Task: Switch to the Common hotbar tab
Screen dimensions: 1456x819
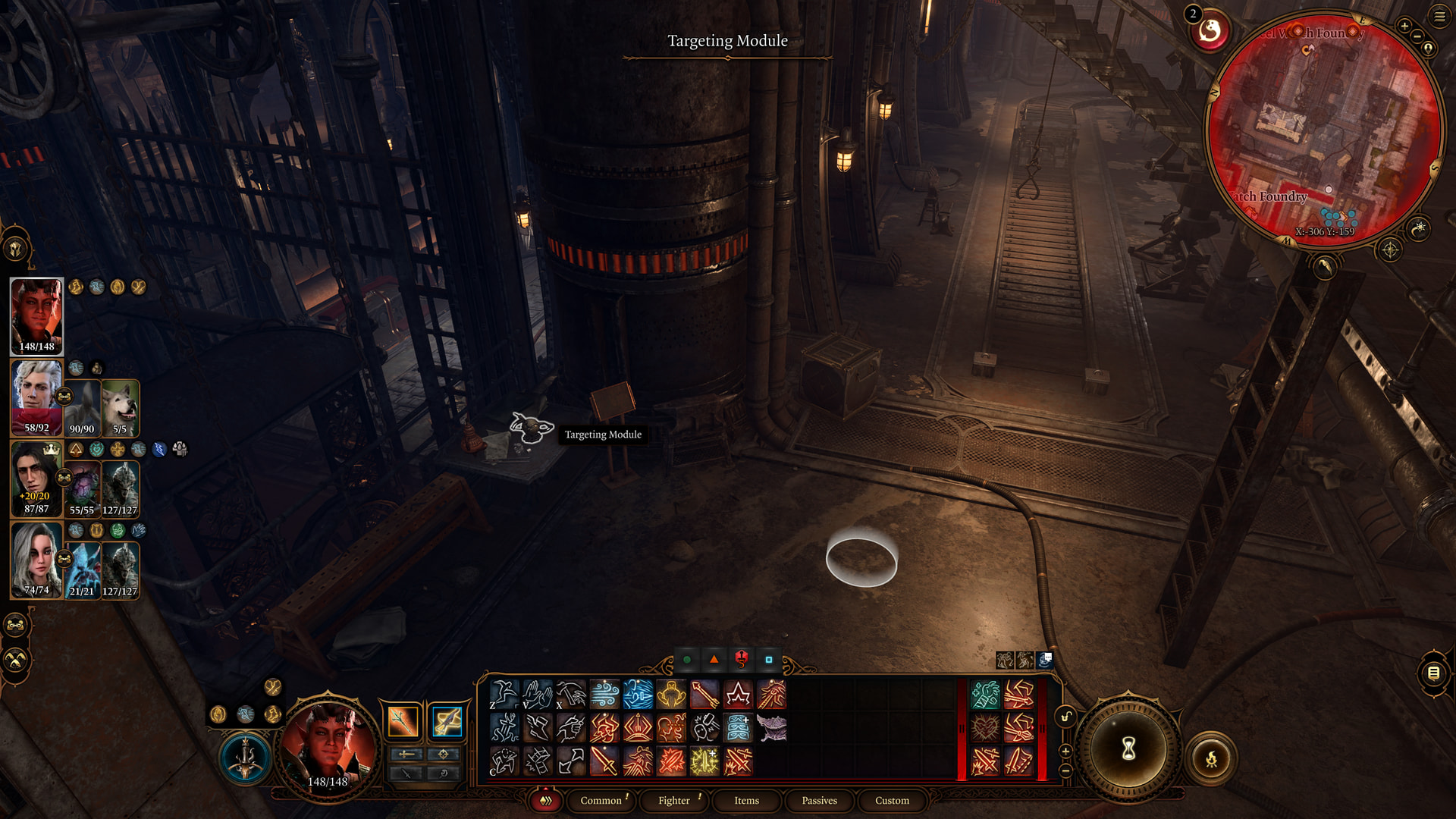Action: pyautogui.click(x=601, y=800)
